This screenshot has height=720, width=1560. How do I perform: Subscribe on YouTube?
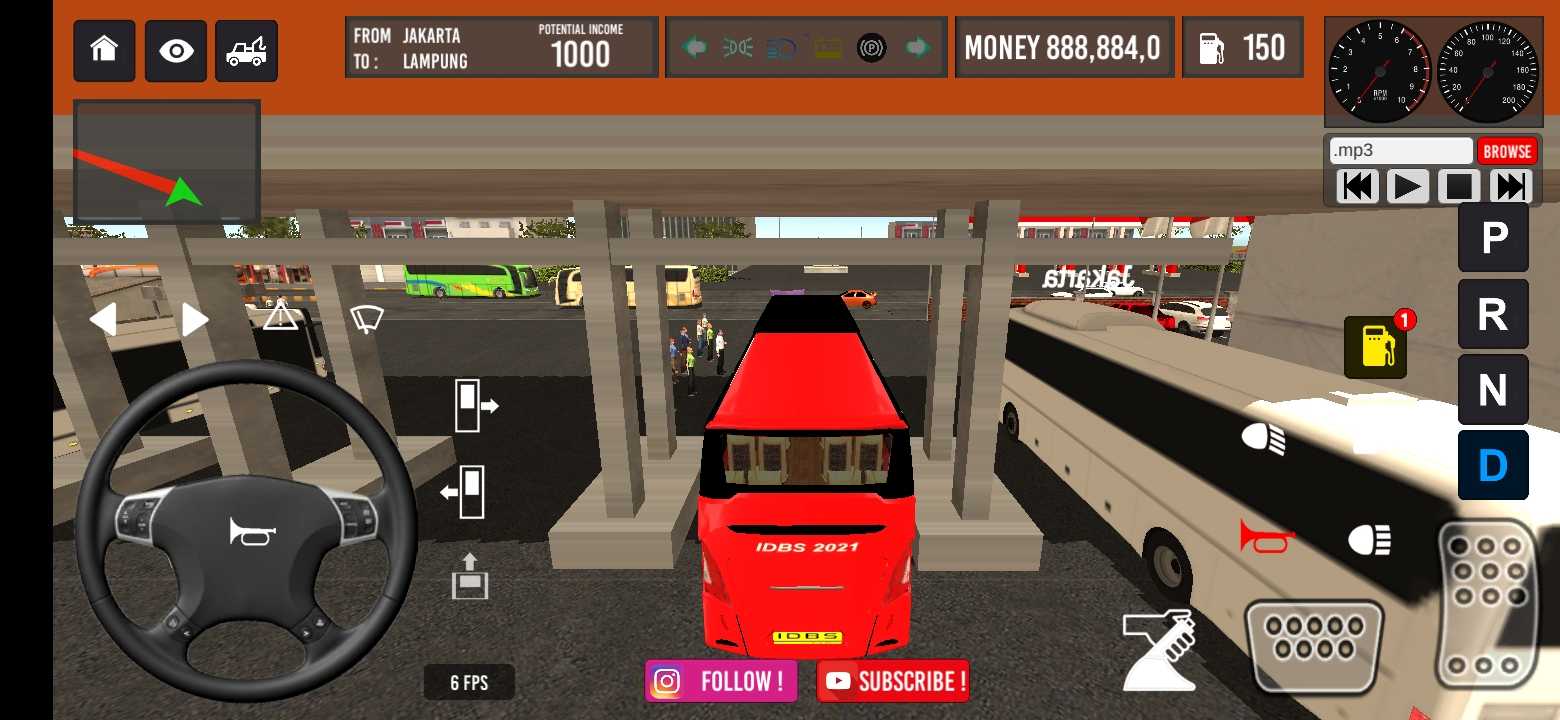coord(893,682)
